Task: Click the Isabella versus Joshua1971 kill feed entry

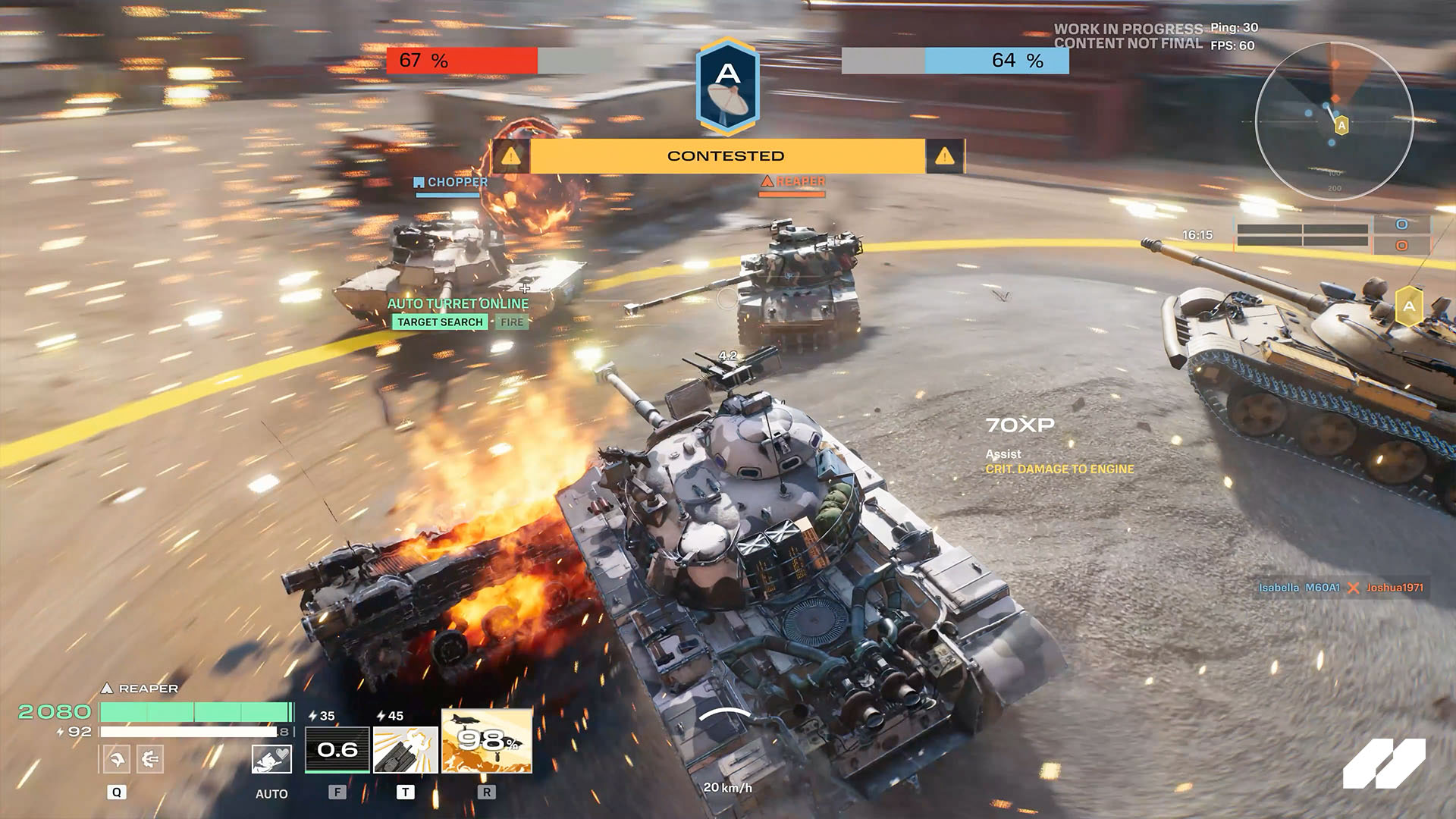Action: click(x=1341, y=588)
